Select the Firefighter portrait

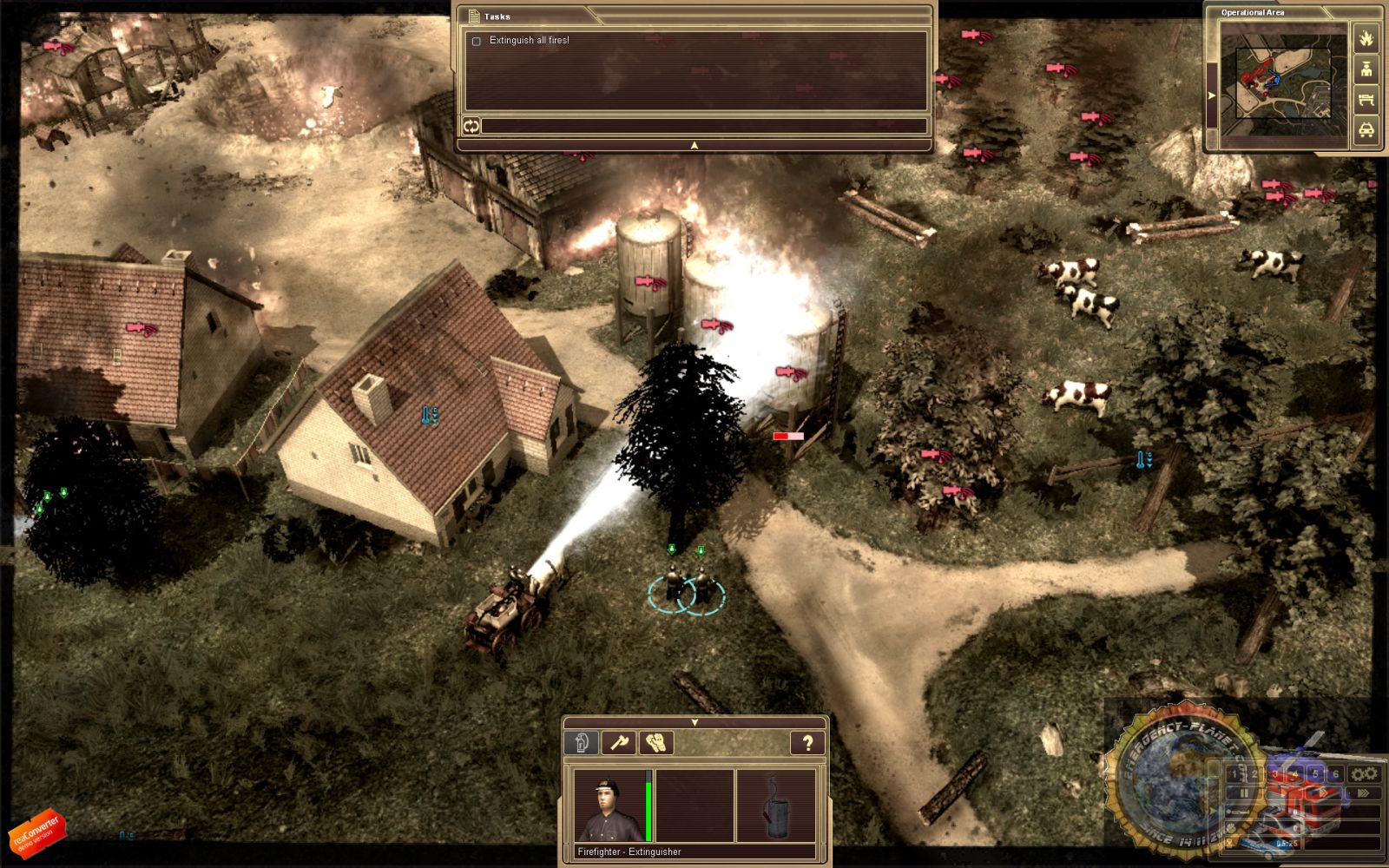609,807
